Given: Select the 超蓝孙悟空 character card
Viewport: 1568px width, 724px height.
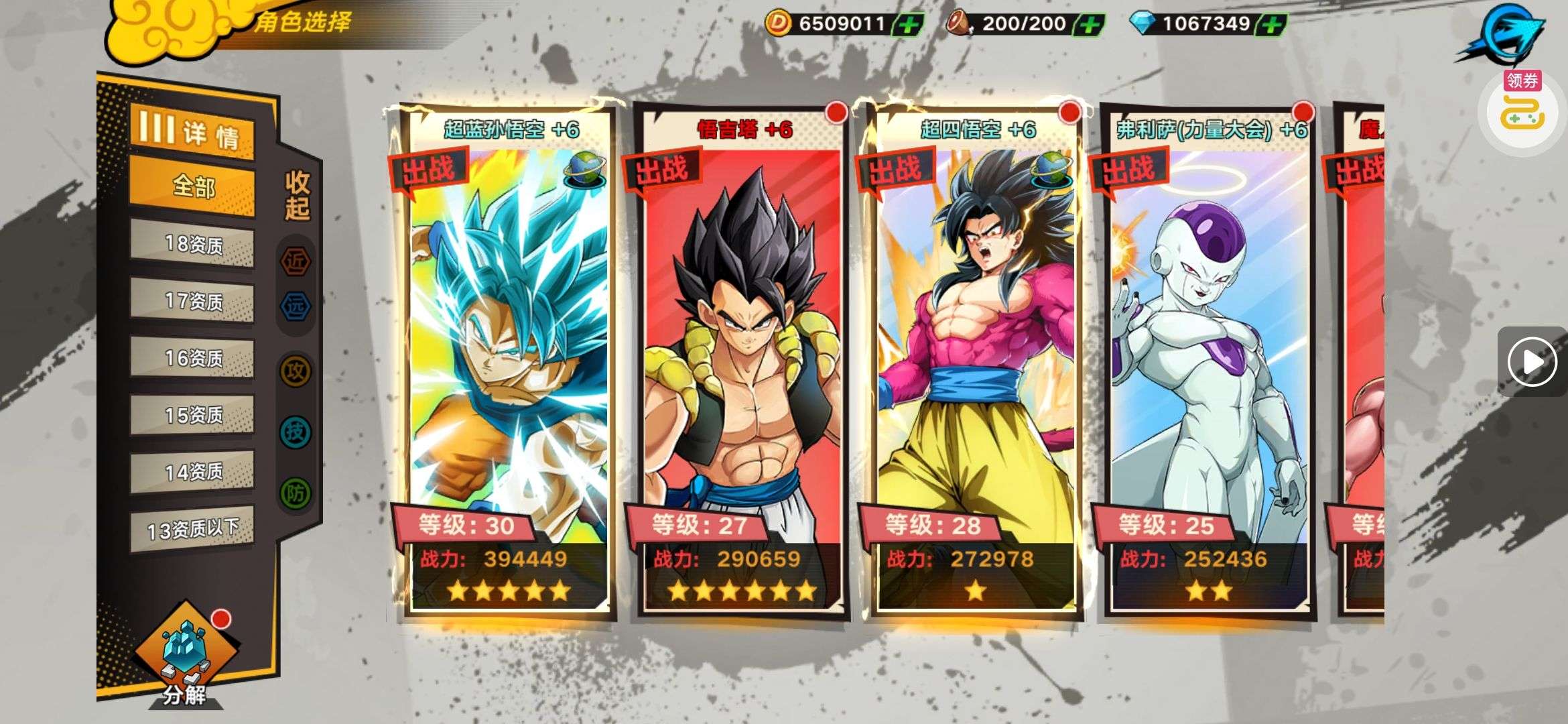Looking at the screenshot, I should pos(509,362).
